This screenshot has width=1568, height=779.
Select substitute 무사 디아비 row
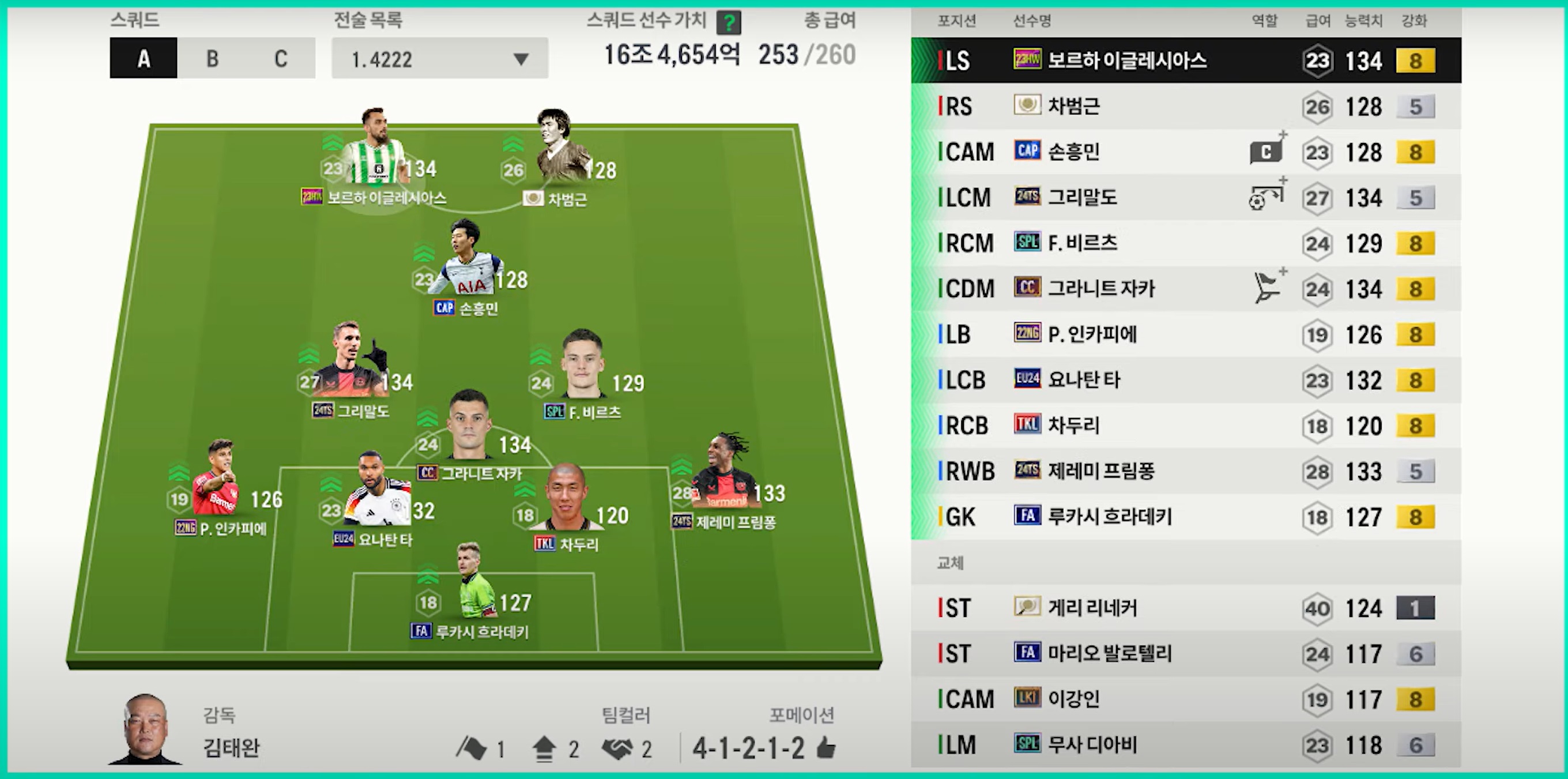point(1186,744)
